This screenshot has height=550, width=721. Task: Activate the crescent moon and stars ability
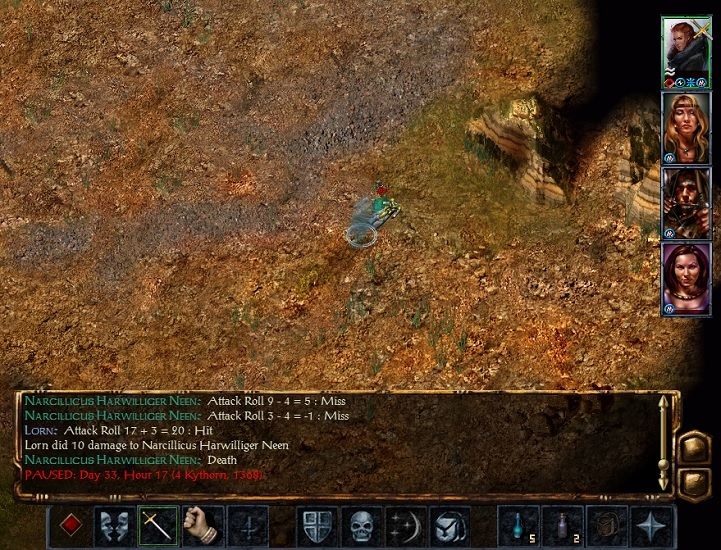[405, 524]
